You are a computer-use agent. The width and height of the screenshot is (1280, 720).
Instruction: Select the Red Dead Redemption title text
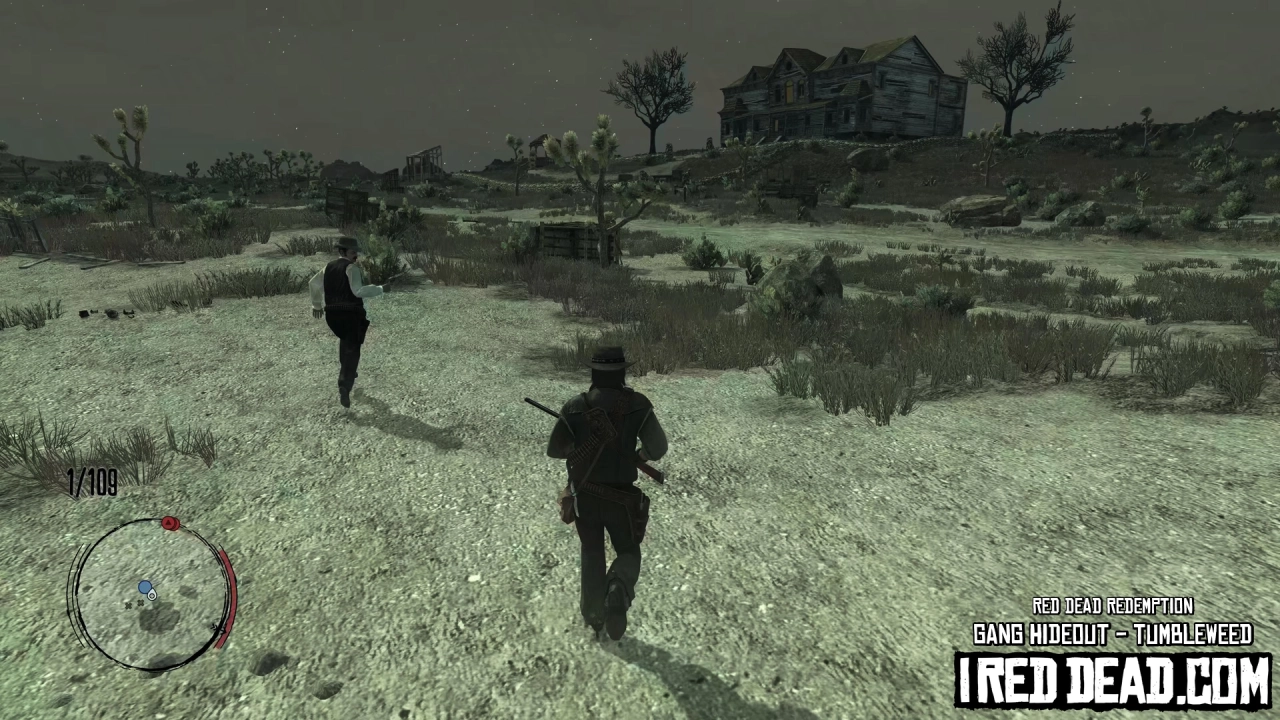1113,606
